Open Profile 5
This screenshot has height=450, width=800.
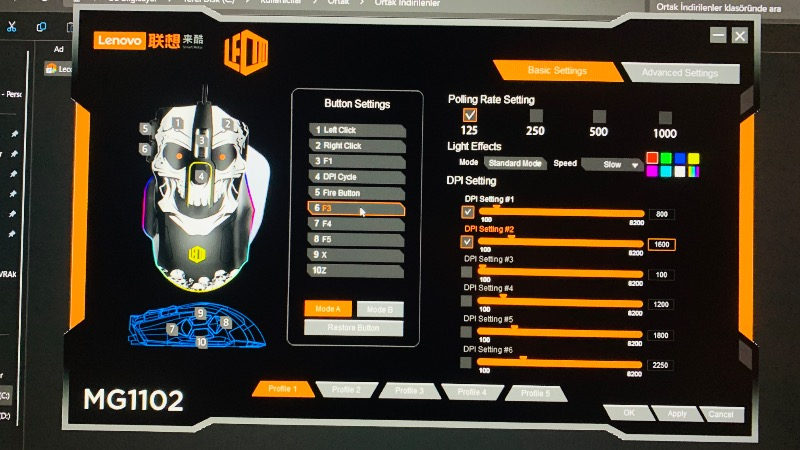click(534, 393)
